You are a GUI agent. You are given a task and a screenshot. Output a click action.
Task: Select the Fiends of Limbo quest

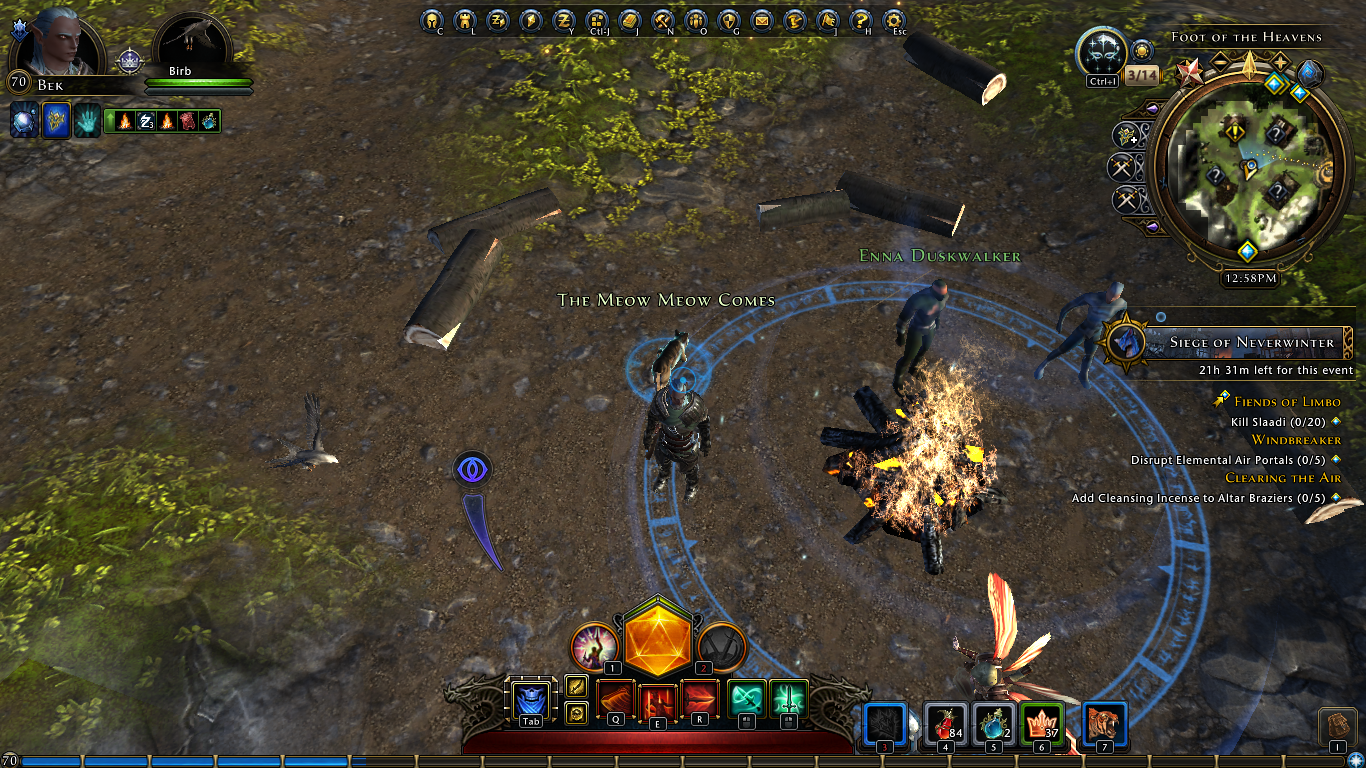point(1287,402)
